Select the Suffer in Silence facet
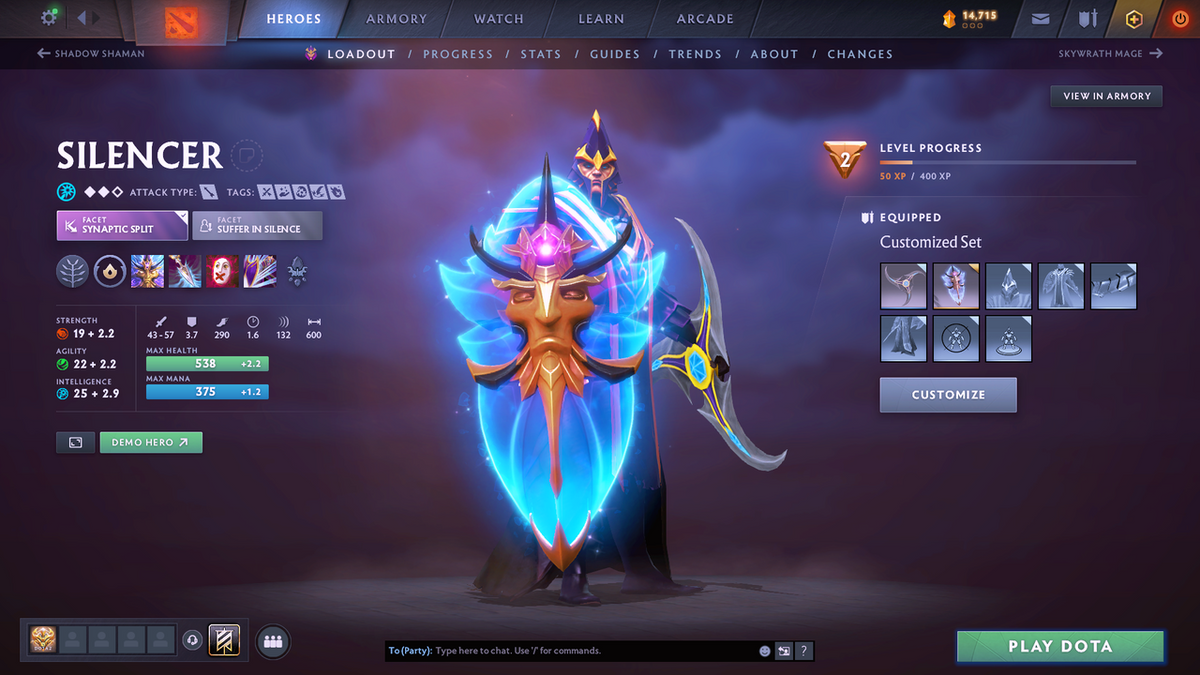1200x675 pixels. coord(257,225)
